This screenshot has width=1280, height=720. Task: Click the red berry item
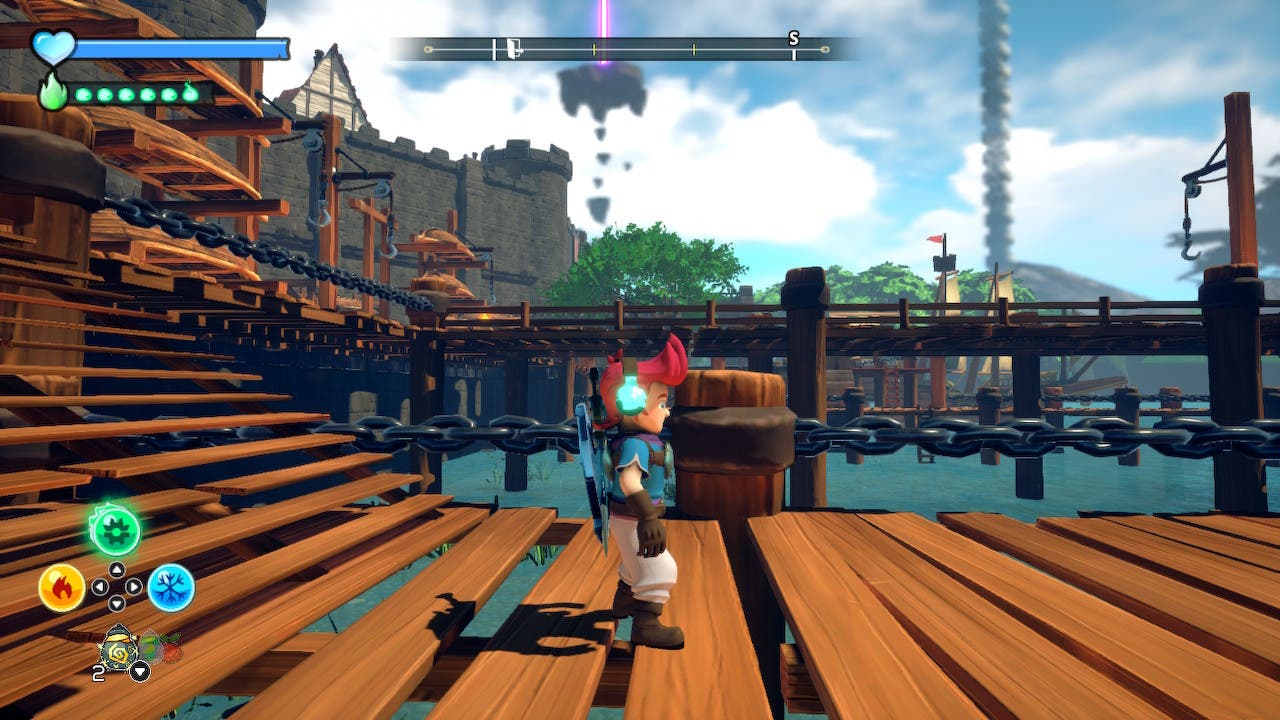tap(173, 650)
